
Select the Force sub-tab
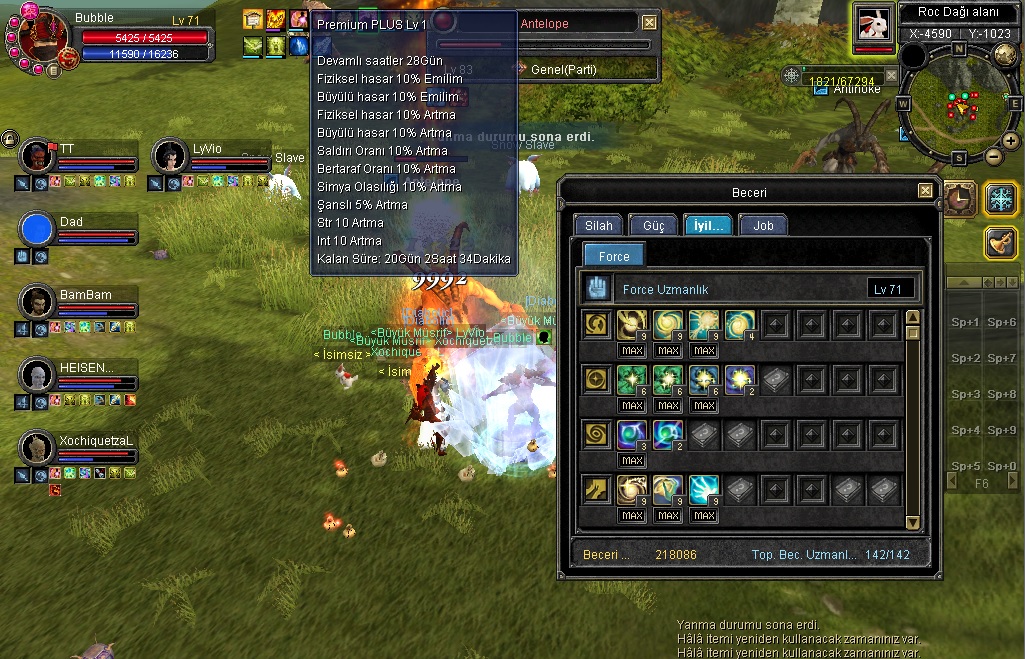coord(614,257)
